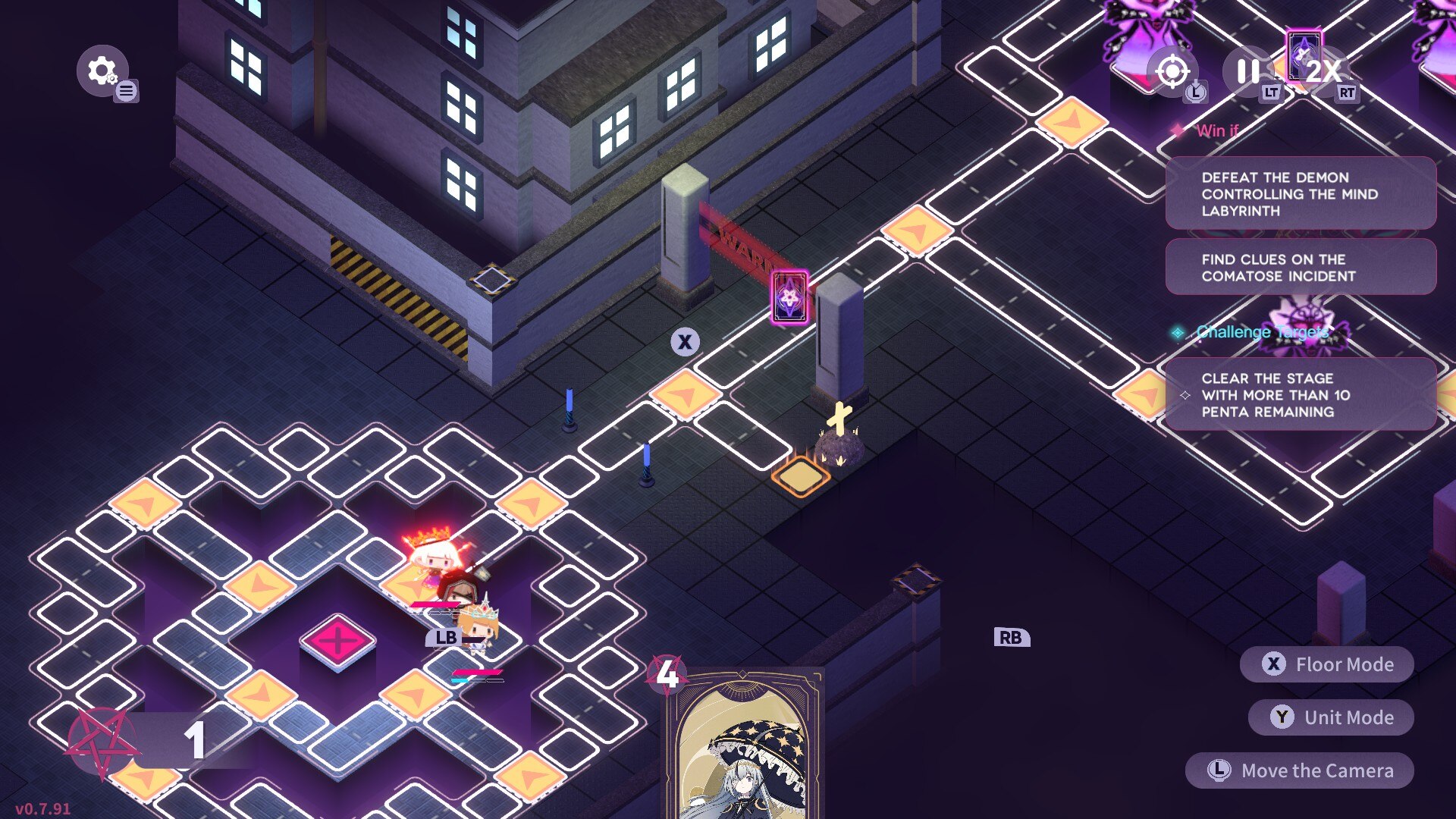Switch to Unit Mode

[1331, 718]
